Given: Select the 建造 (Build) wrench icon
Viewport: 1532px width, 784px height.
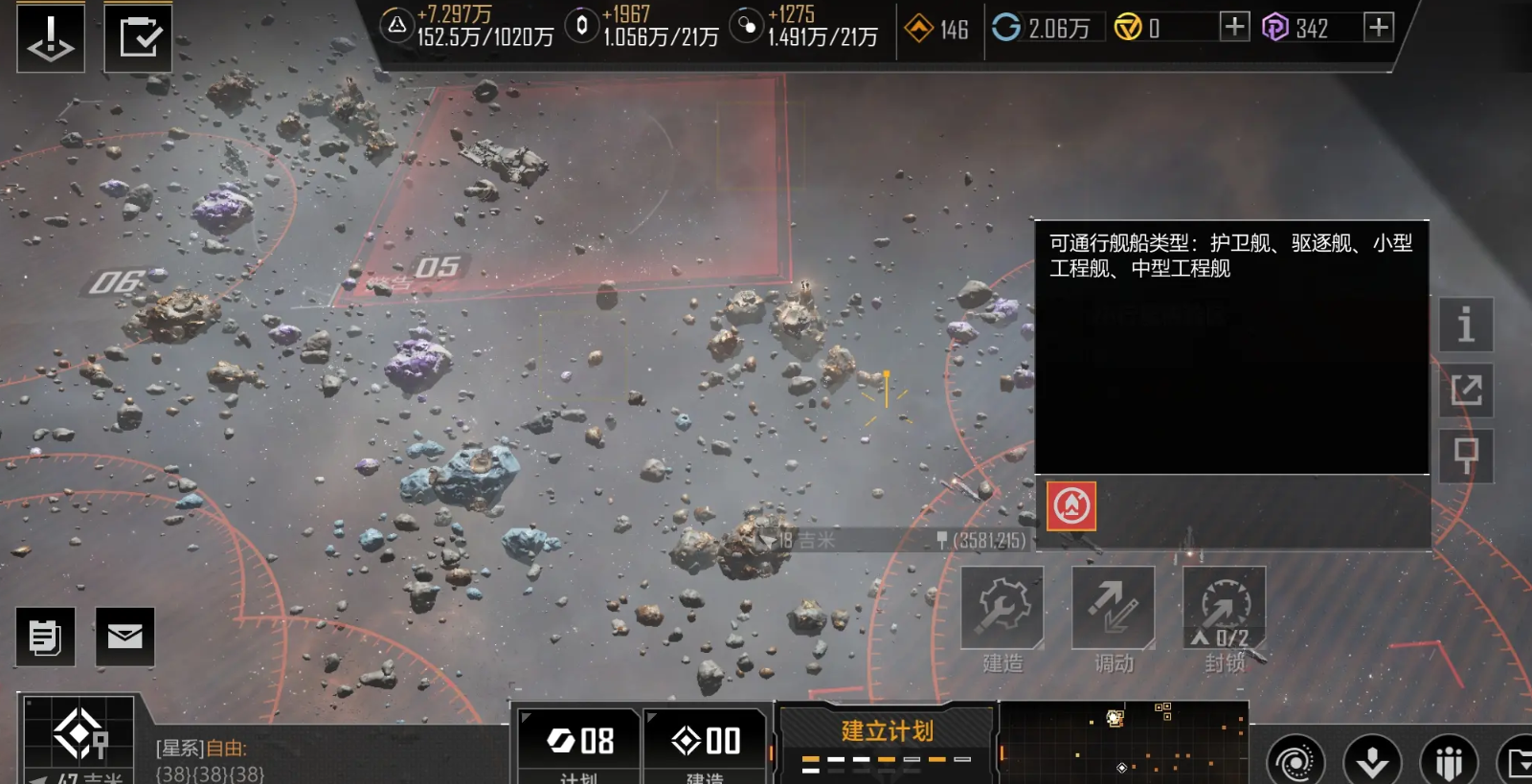Looking at the screenshot, I should tap(1001, 605).
